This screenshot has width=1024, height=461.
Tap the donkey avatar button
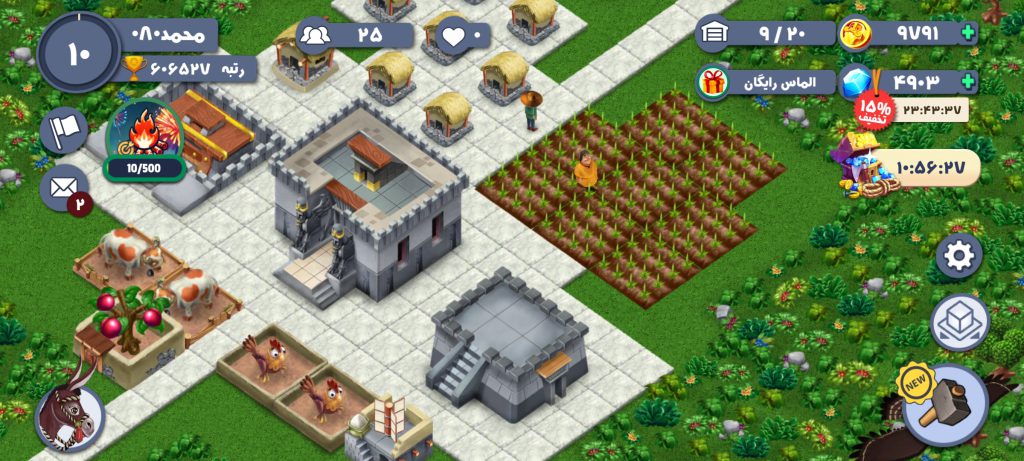69,414
